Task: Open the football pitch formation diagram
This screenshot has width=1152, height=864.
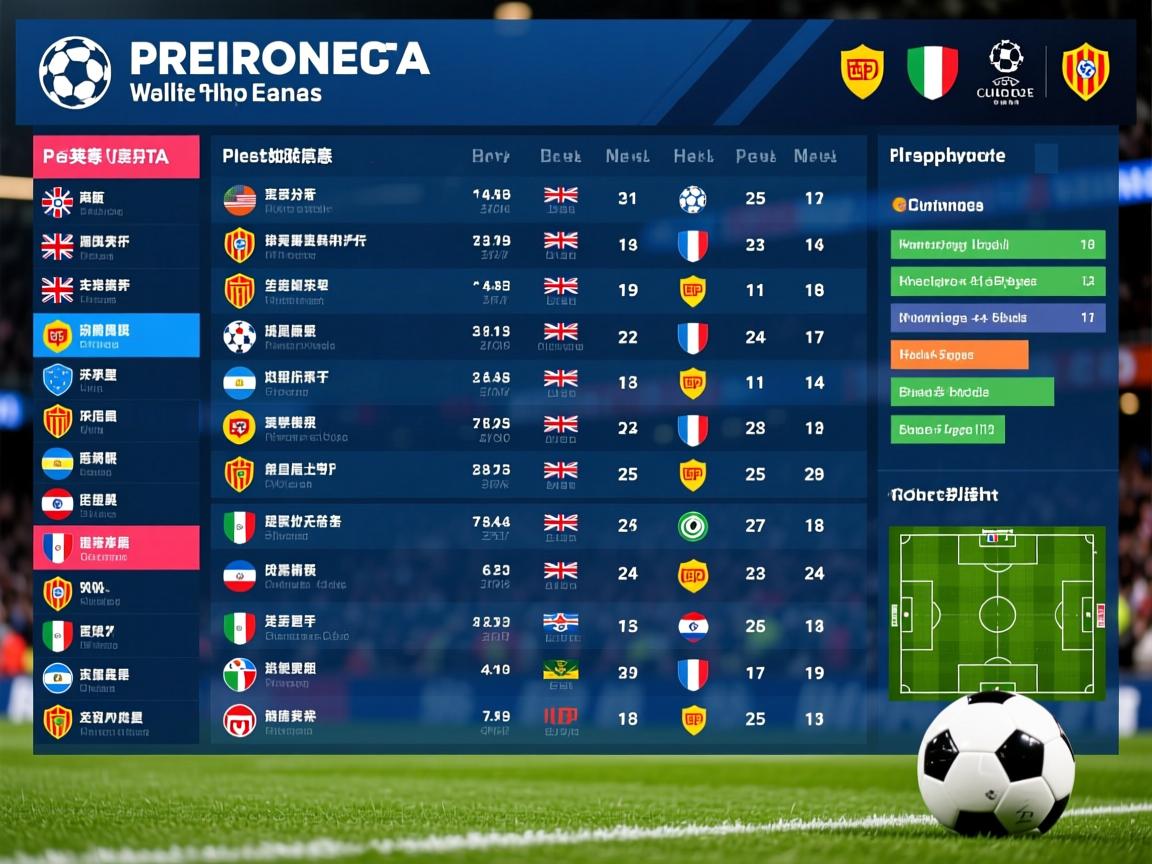Action: click(x=997, y=613)
